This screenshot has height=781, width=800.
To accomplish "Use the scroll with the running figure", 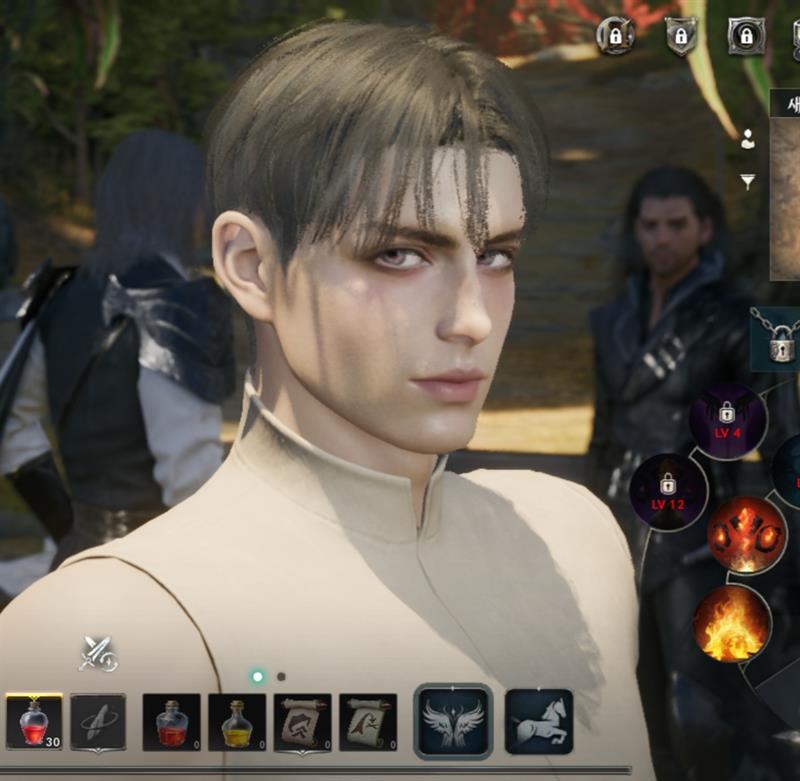I will [x=368, y=722].
